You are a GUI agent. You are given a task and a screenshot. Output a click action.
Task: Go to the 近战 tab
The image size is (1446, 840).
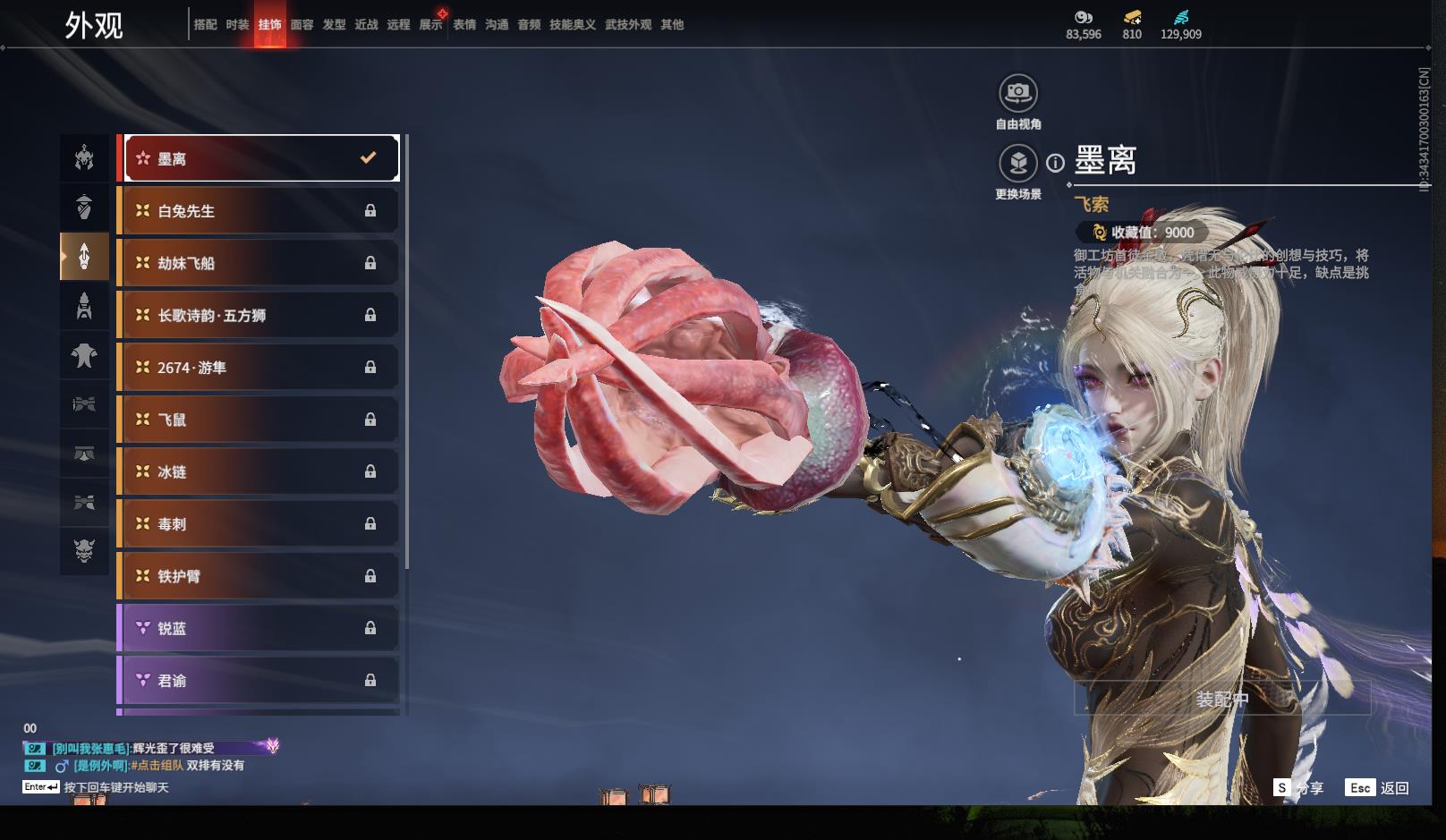click(x=367, y=25)
